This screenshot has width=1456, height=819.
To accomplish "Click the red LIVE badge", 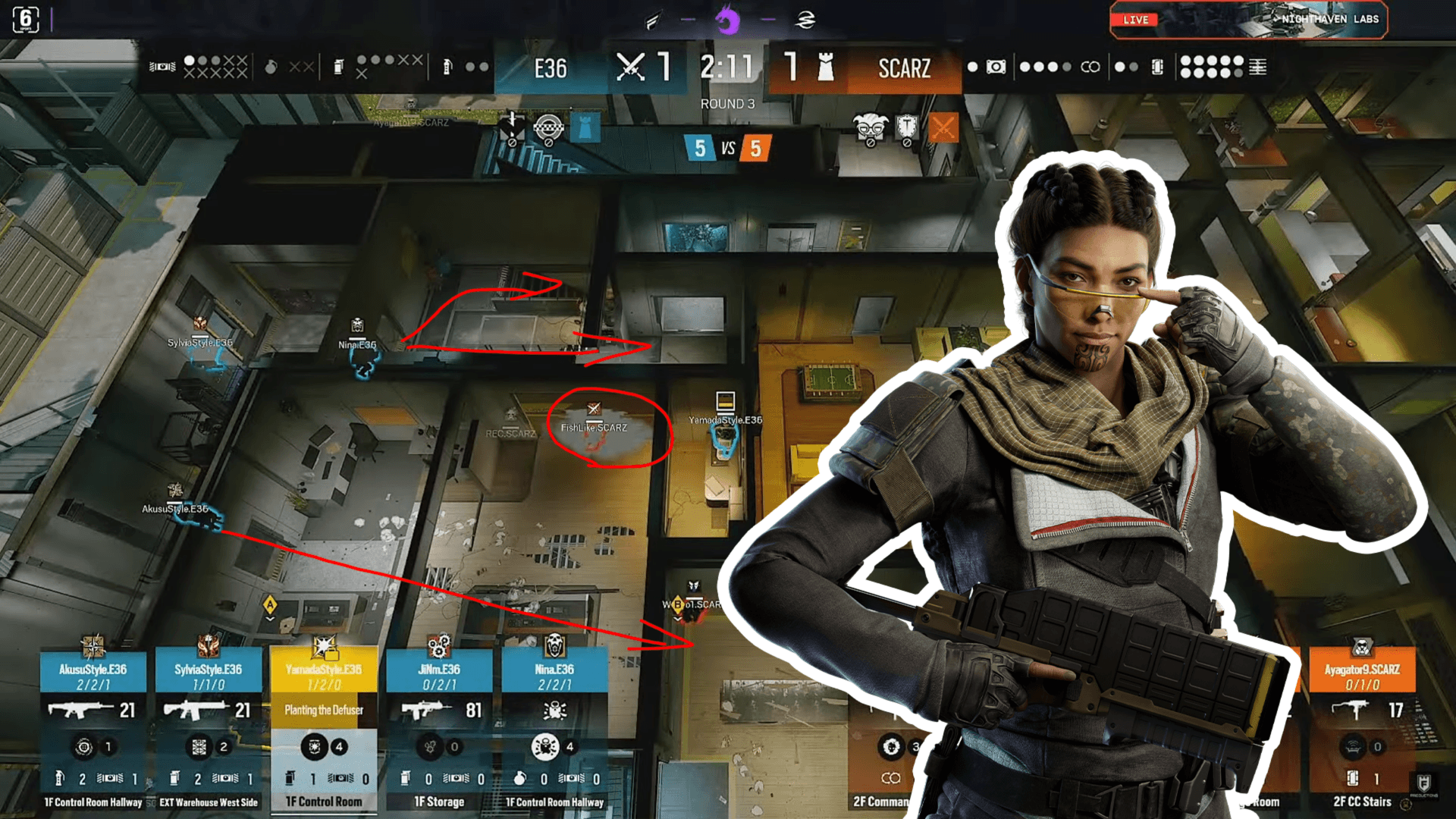I will (x=1135, y=20).
